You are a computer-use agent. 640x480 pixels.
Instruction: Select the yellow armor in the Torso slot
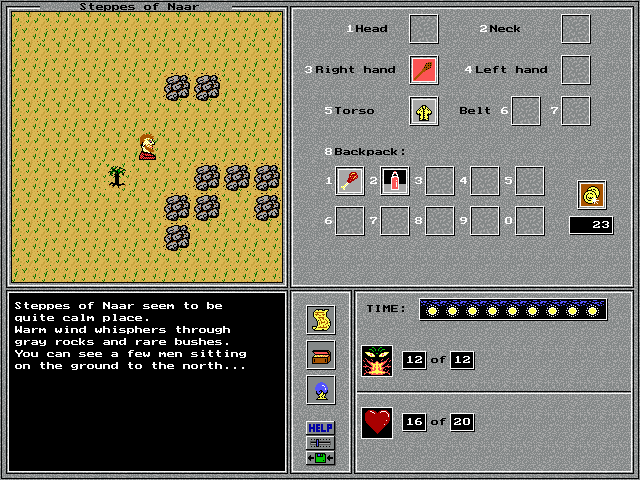424,111
